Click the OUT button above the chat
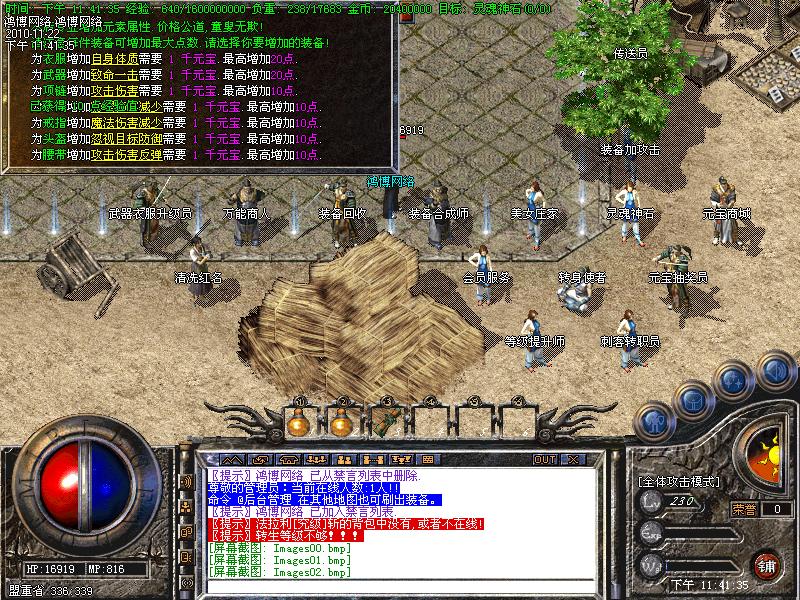The image size is (800, 600). [x=544, y=459]
